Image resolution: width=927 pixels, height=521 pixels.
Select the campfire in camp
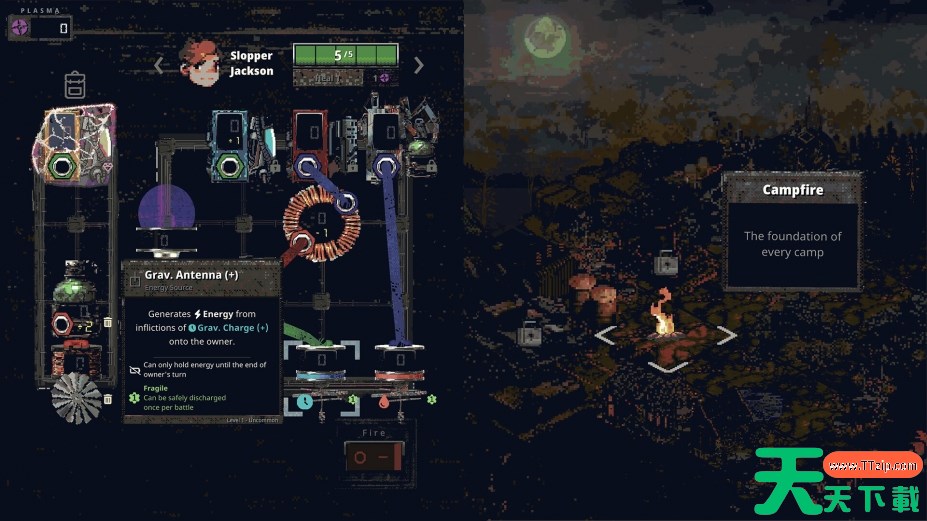click(x=663, y=319)
